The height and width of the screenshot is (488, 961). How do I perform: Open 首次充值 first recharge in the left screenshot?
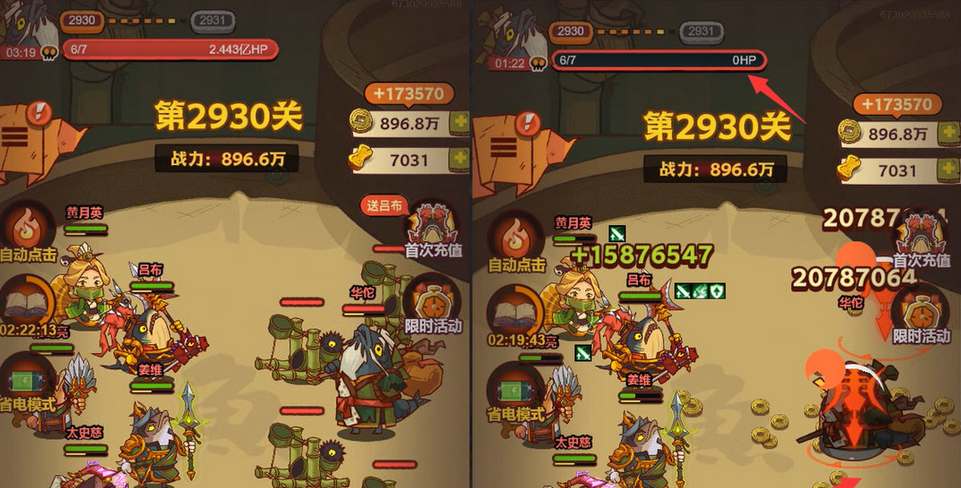pyautogui.click(x=433, y=229)
